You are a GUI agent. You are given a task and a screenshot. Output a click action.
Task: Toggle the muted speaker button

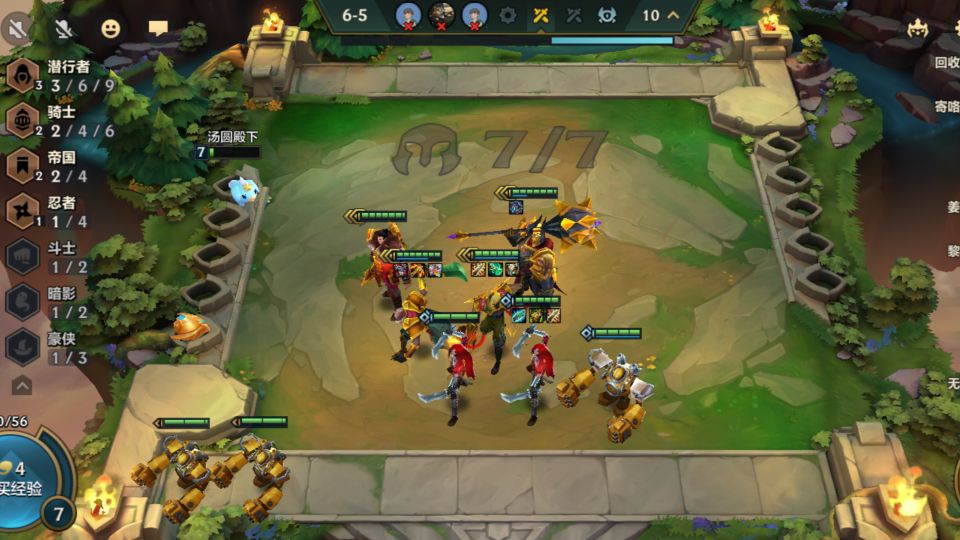coord(17,28)
